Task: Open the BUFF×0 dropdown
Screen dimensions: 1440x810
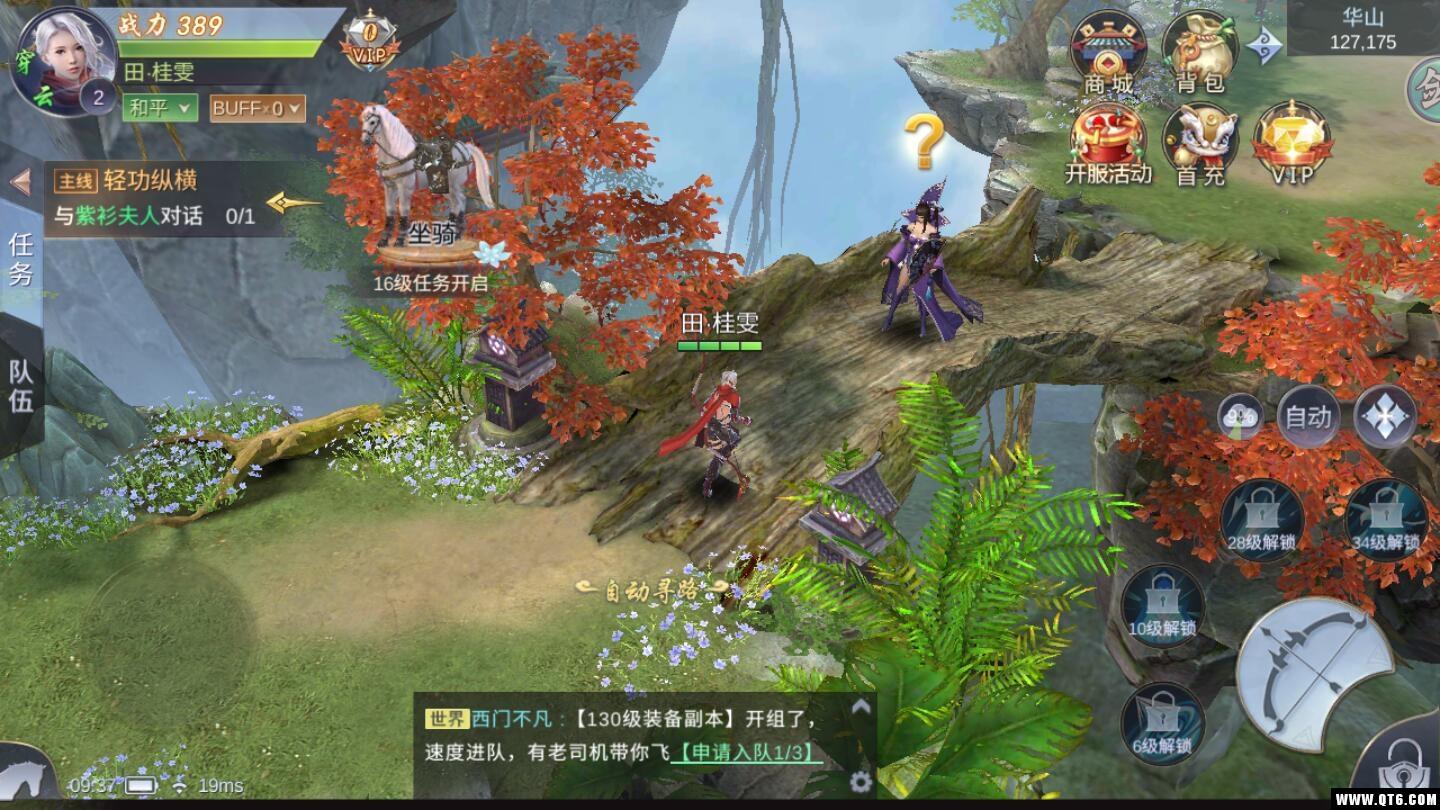Action: 257,108
